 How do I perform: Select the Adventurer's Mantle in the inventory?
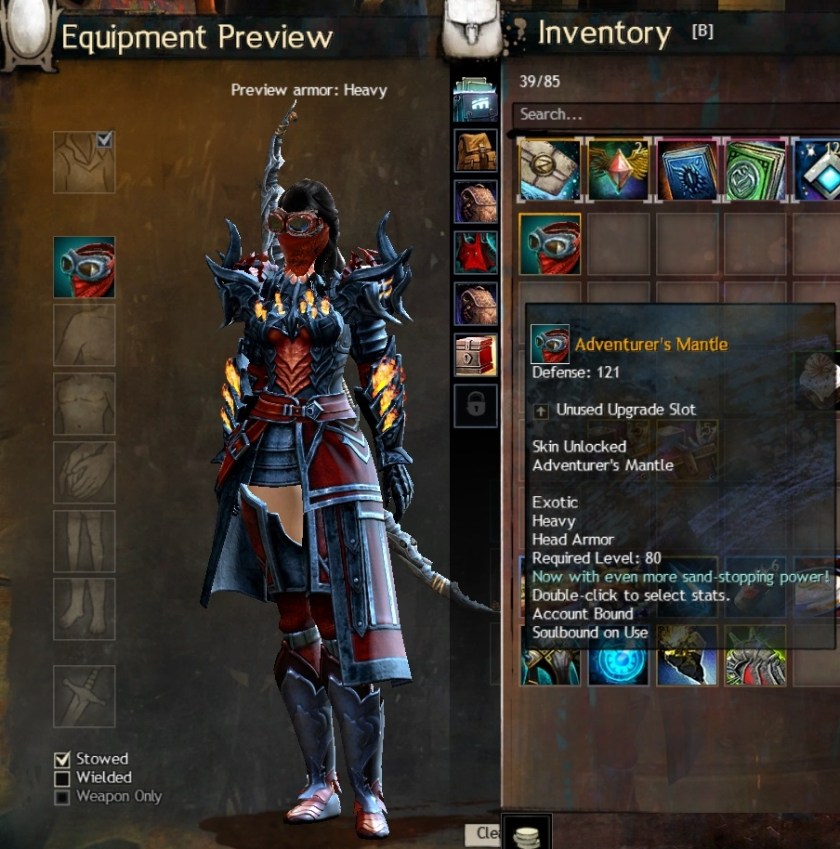click(x=549, y=244)
